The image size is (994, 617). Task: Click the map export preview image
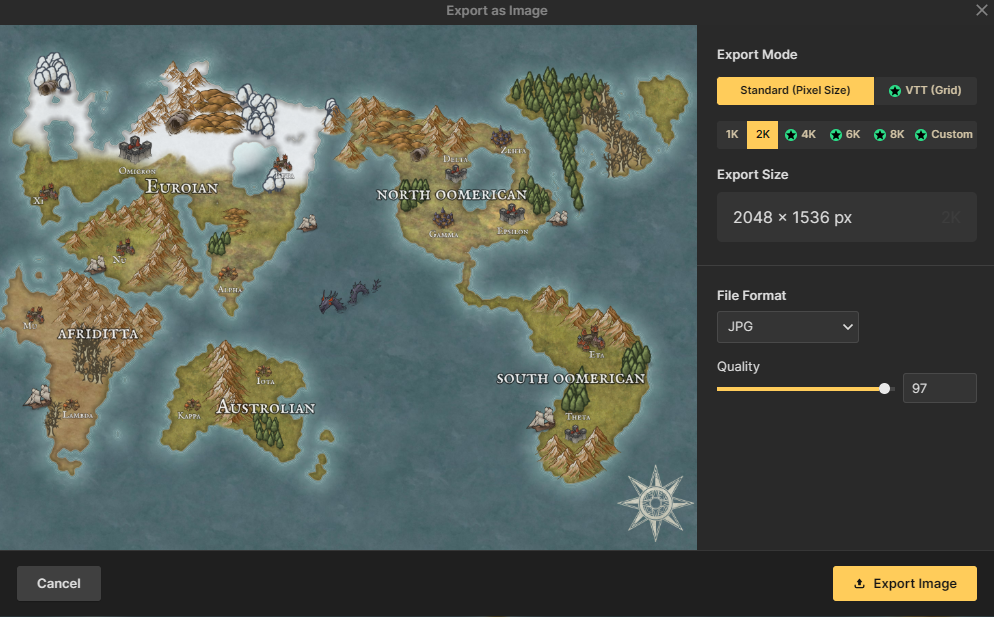tap(348, 288)
